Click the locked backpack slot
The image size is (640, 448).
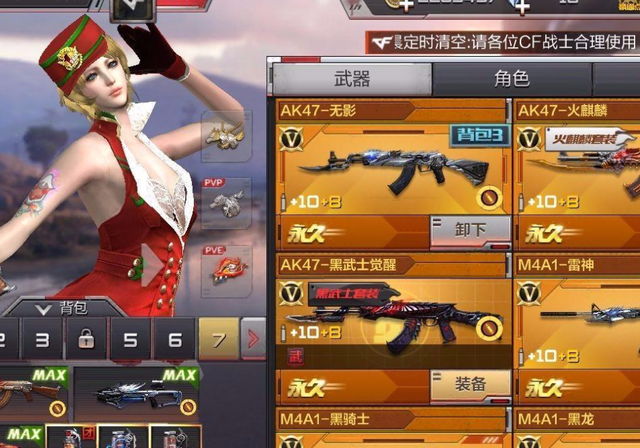pos(86,340)
